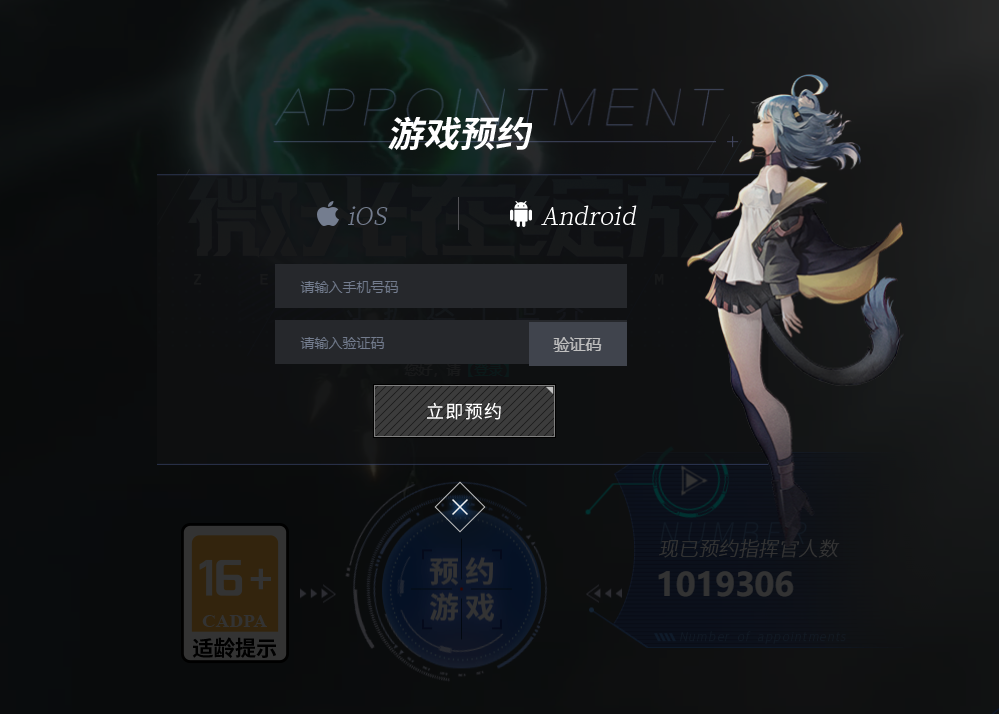999x714 pixels.
Task: Focus the phone number input field
Action: coord(450,287)
